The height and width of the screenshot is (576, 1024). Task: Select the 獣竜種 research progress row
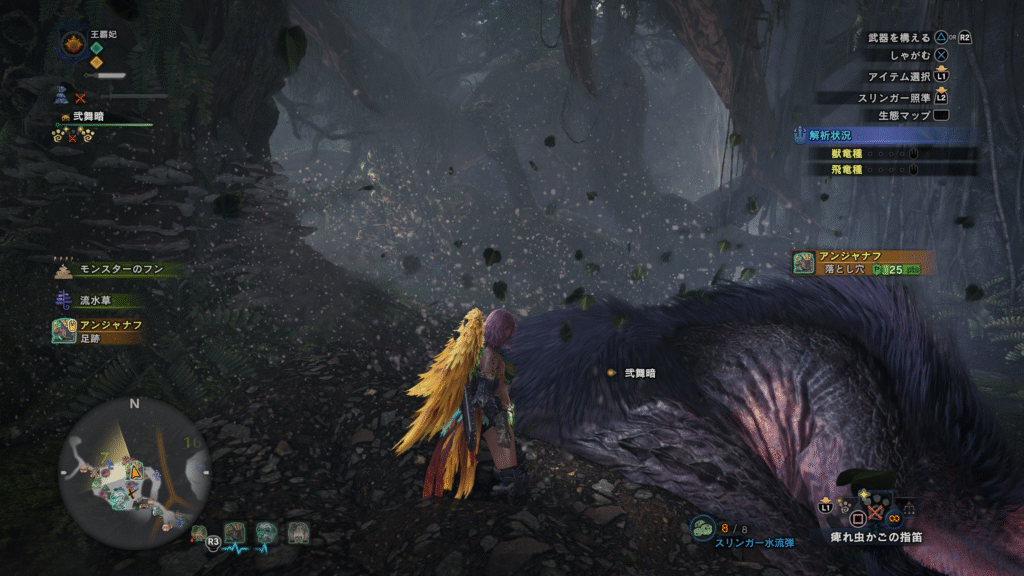890,153
